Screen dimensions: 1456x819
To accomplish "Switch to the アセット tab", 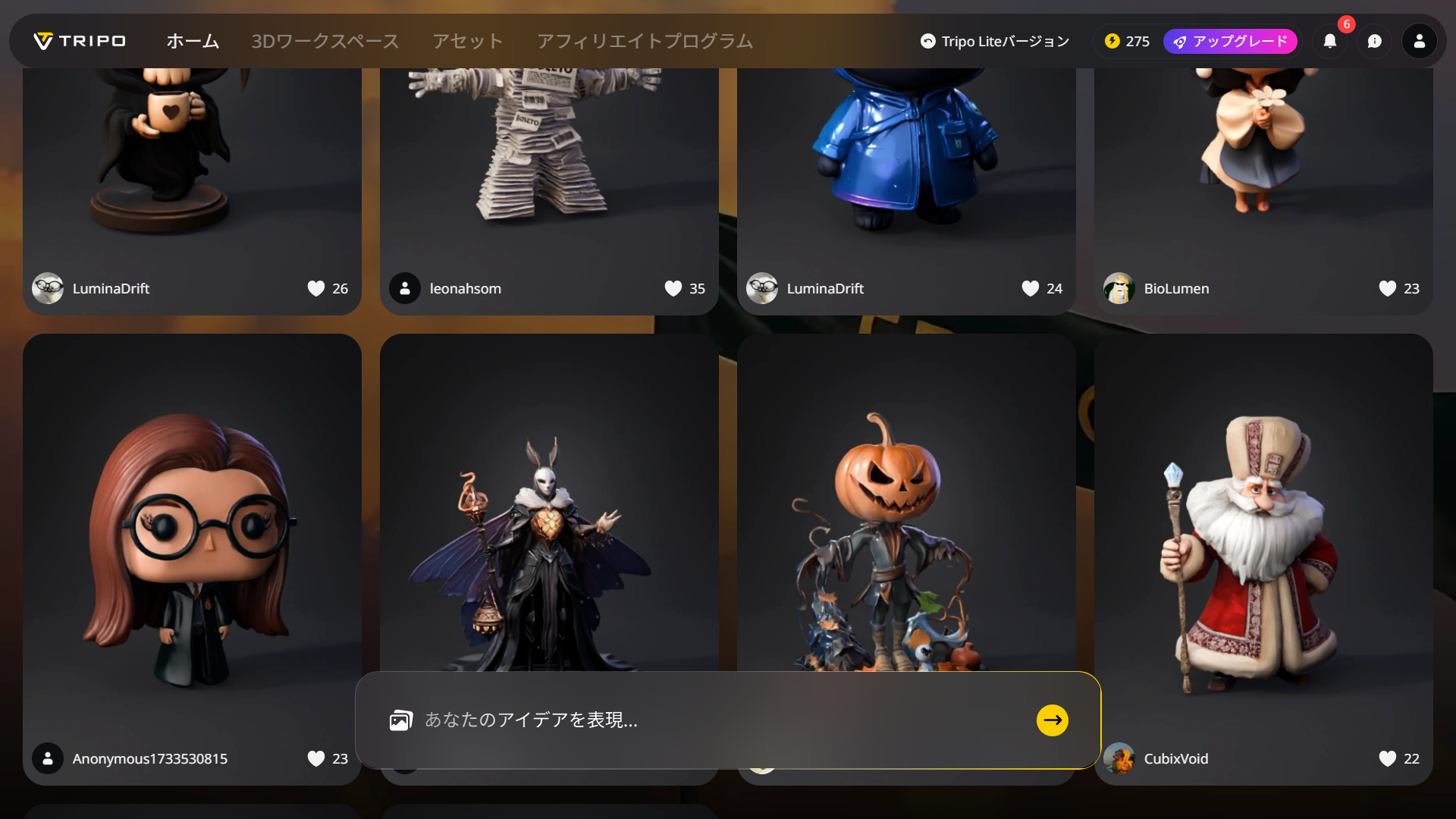I will tap(468, 41).
